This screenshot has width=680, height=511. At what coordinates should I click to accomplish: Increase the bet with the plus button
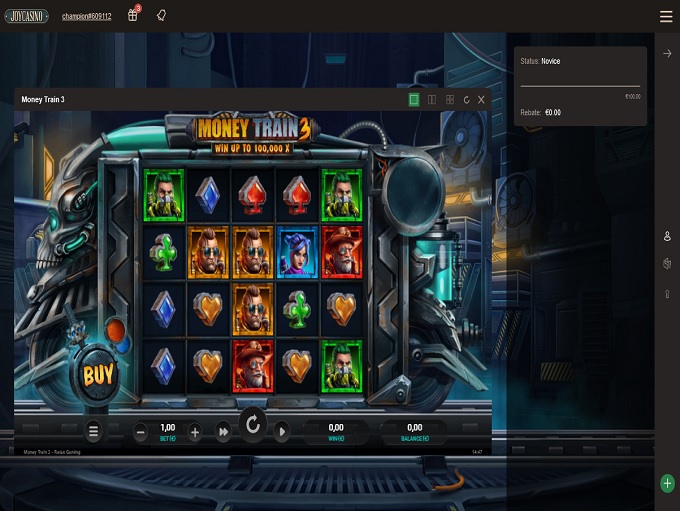(x=195, y=432)
